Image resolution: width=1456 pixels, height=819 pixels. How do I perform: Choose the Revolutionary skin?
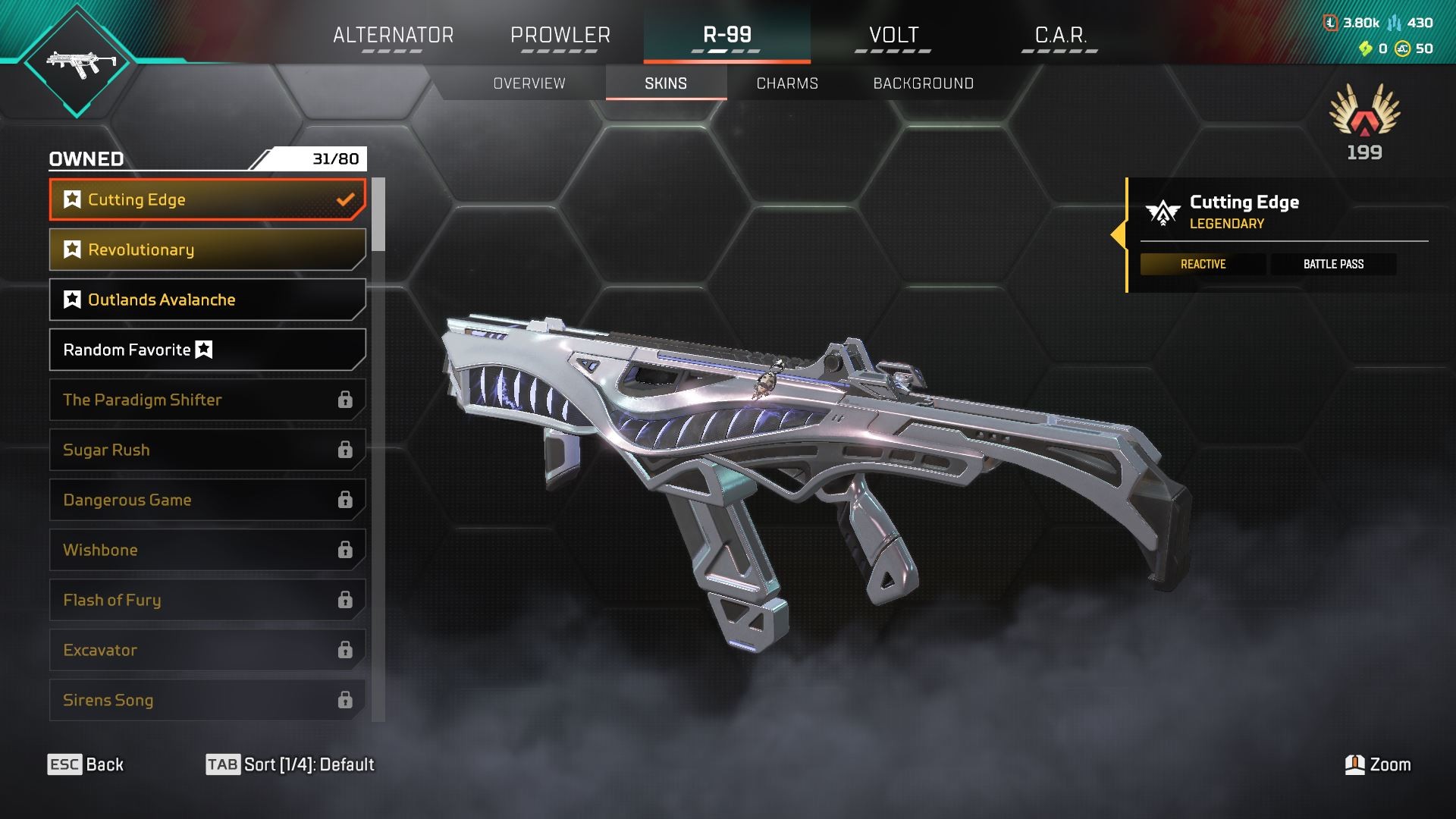207,249
